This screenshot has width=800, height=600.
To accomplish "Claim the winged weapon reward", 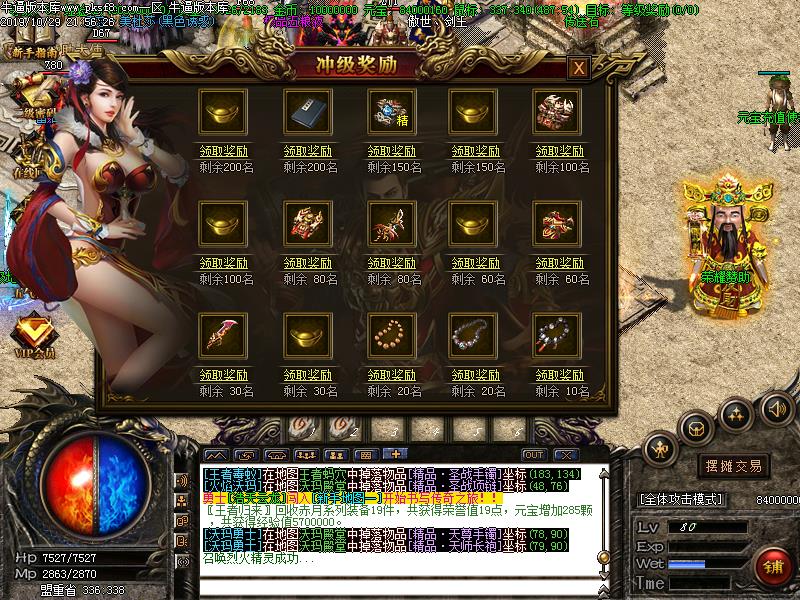I will (392, 260).
